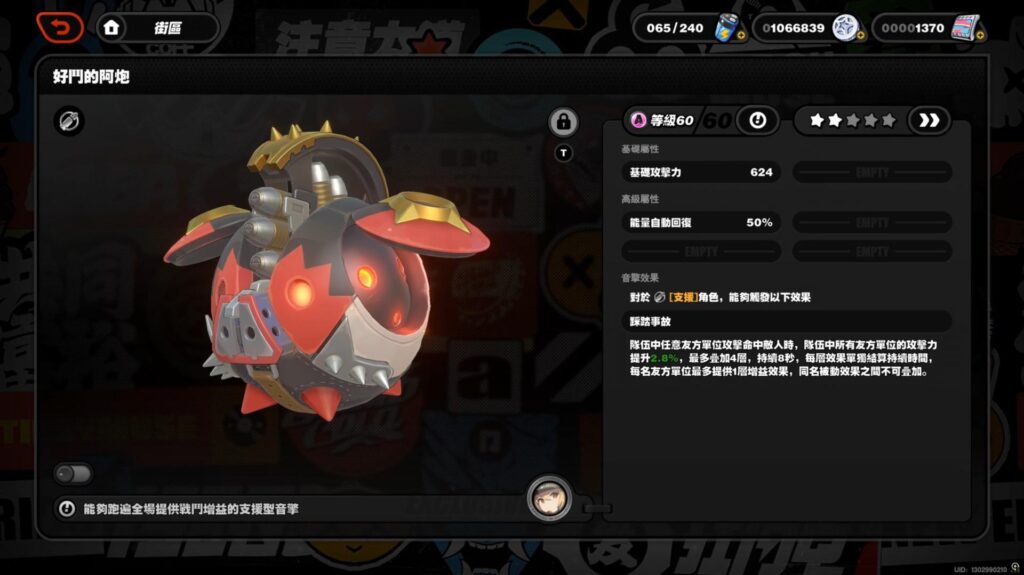This screenshot has height=575, width=1024.
Task: Click the W-Engine type icon above model
Action: pyautogui.click(x=69, y=122)
